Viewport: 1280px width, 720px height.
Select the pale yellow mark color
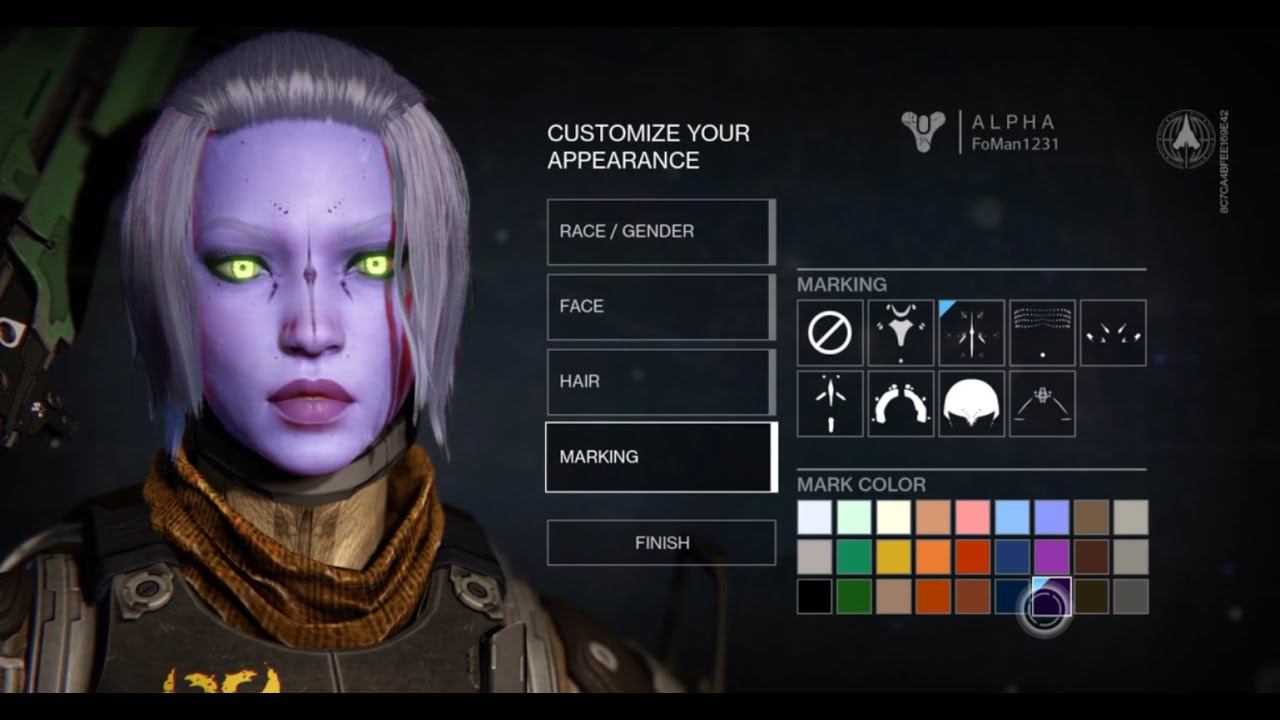[x=893, y=517]
